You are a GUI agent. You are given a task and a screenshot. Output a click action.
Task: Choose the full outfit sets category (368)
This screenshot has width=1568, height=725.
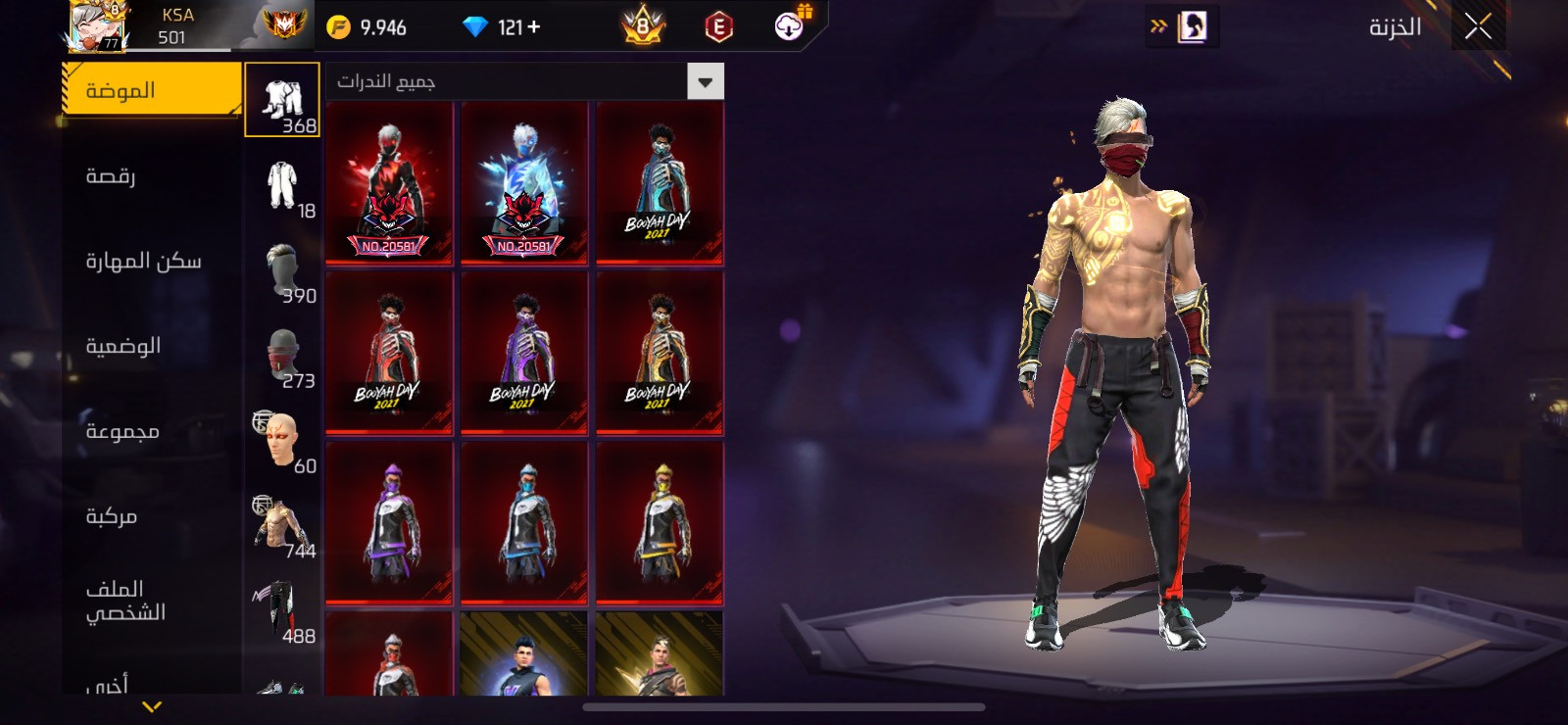(x=282, y=100)
